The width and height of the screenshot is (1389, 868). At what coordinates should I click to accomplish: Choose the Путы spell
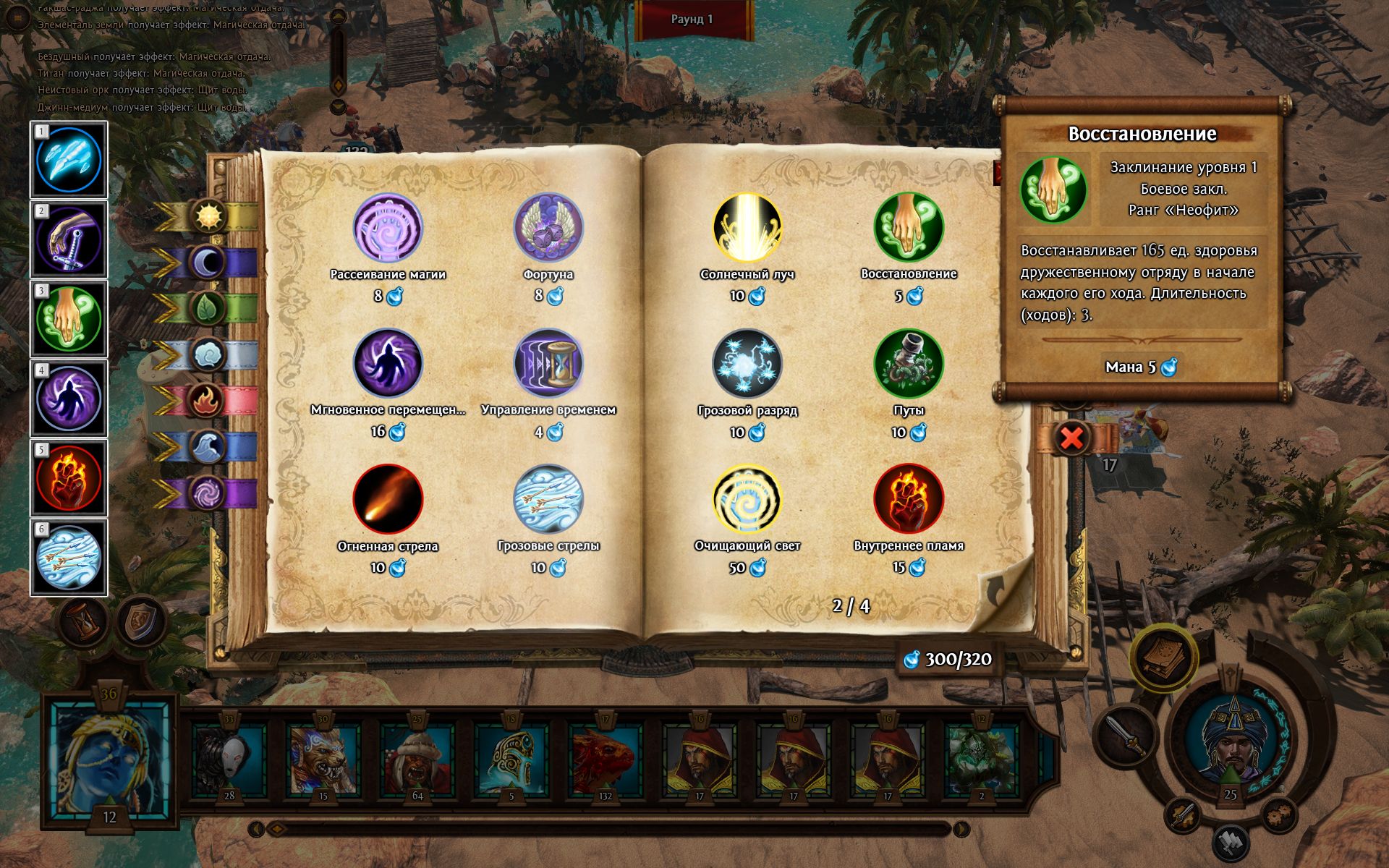tap(909, 364)
